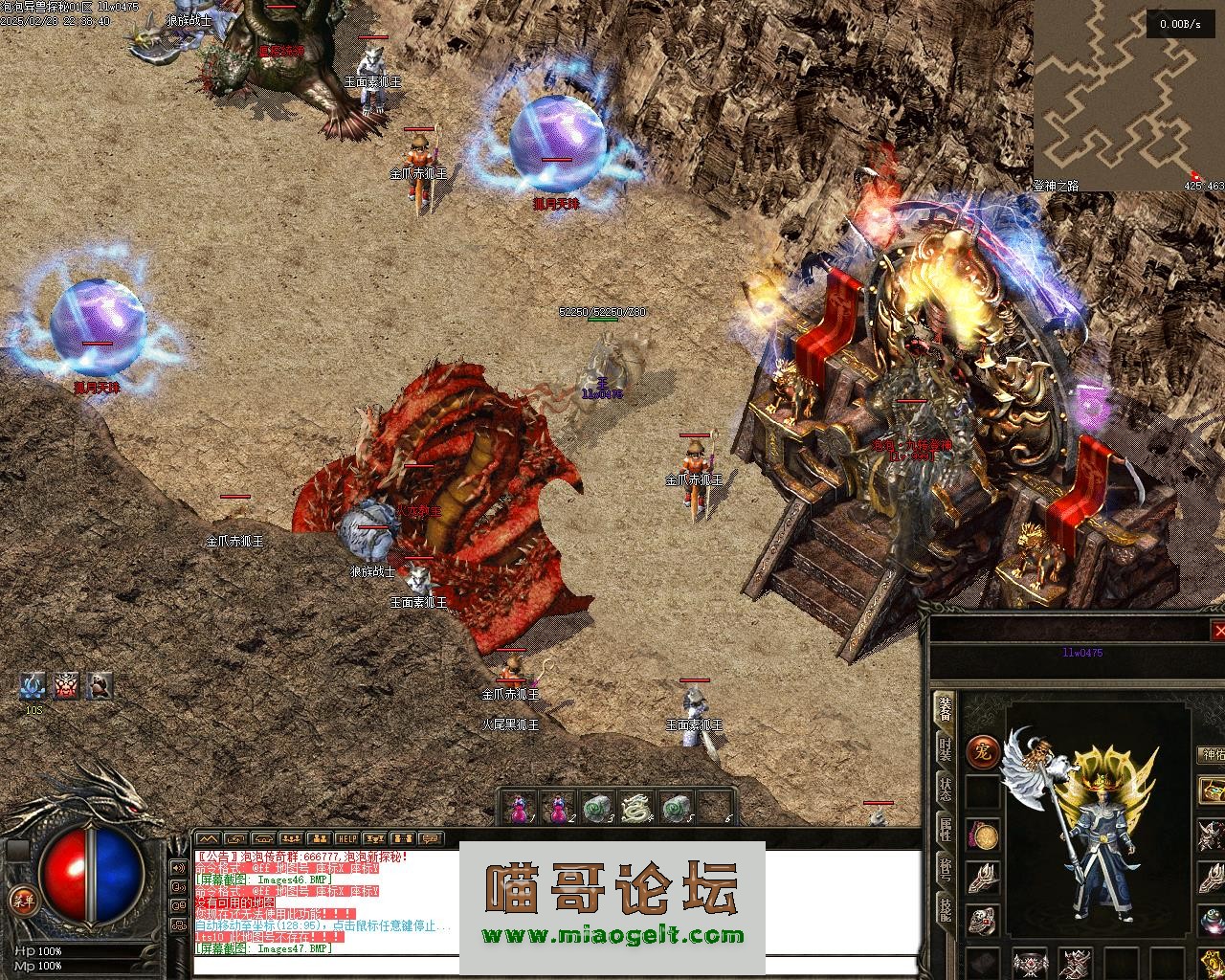Use the white dragon item in slot 4
Image resolution: width=1225 pixels, height=980 pixels.
coord(635,810)
